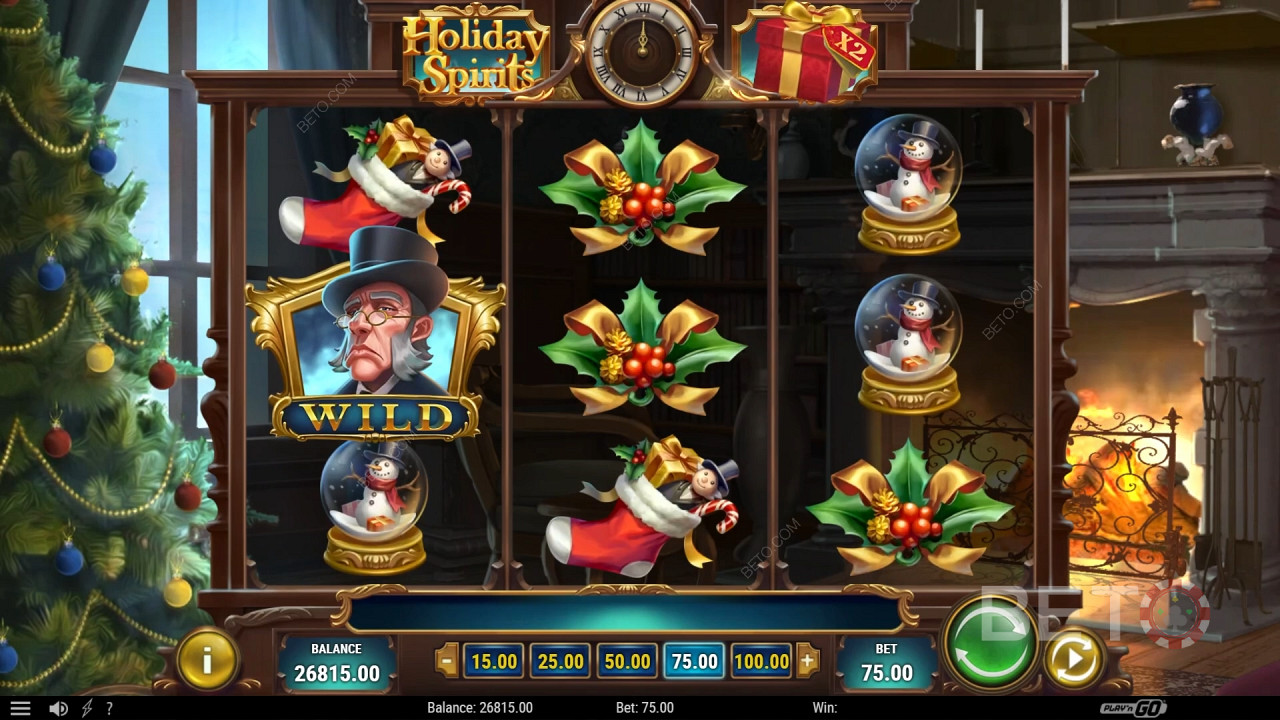Choose the 25.00 bet amount
The width and height of the screenshot is (1280, 720).
click(561, 661)
